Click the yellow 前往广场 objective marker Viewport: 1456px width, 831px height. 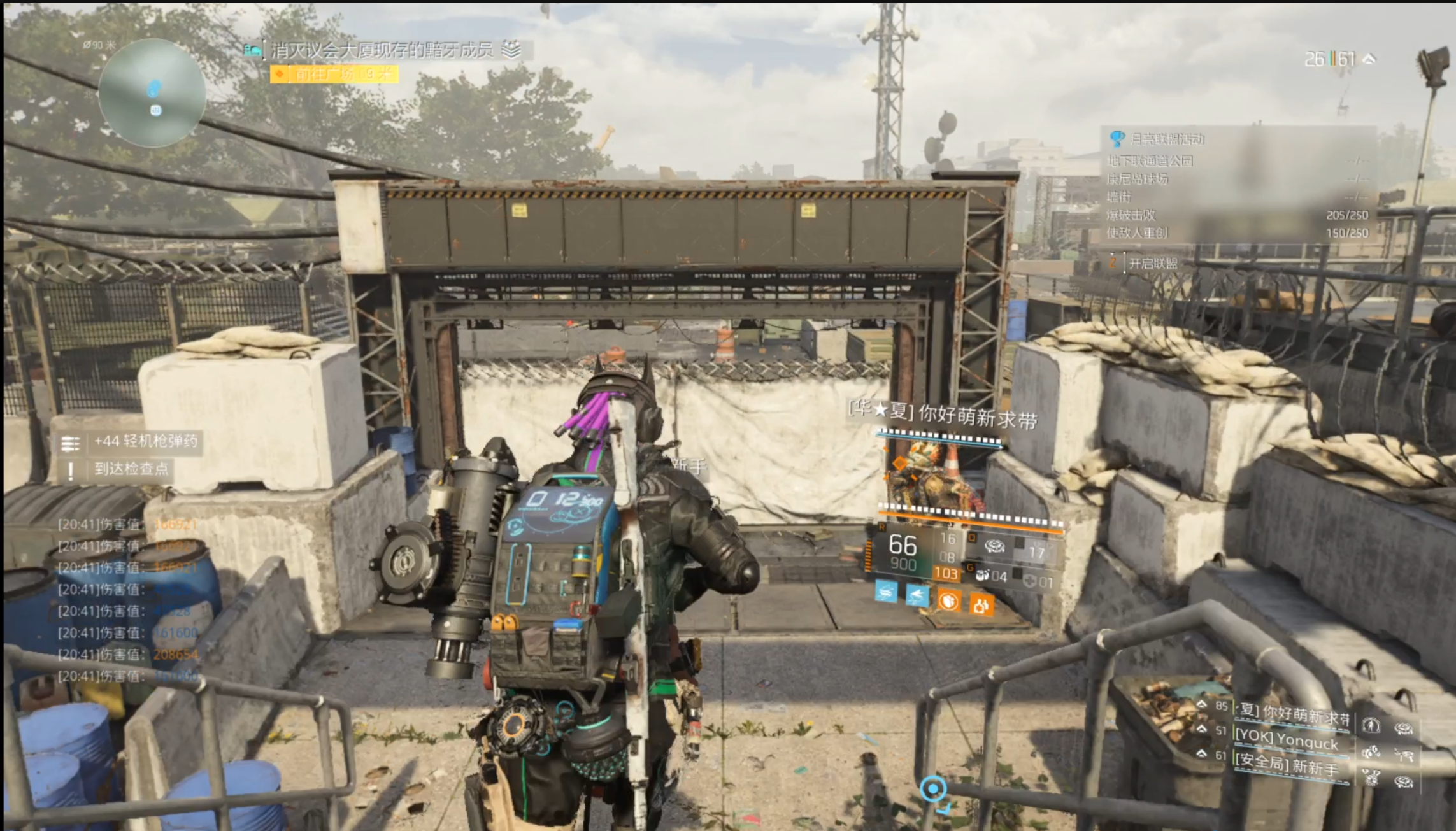(x=334, y=75)
